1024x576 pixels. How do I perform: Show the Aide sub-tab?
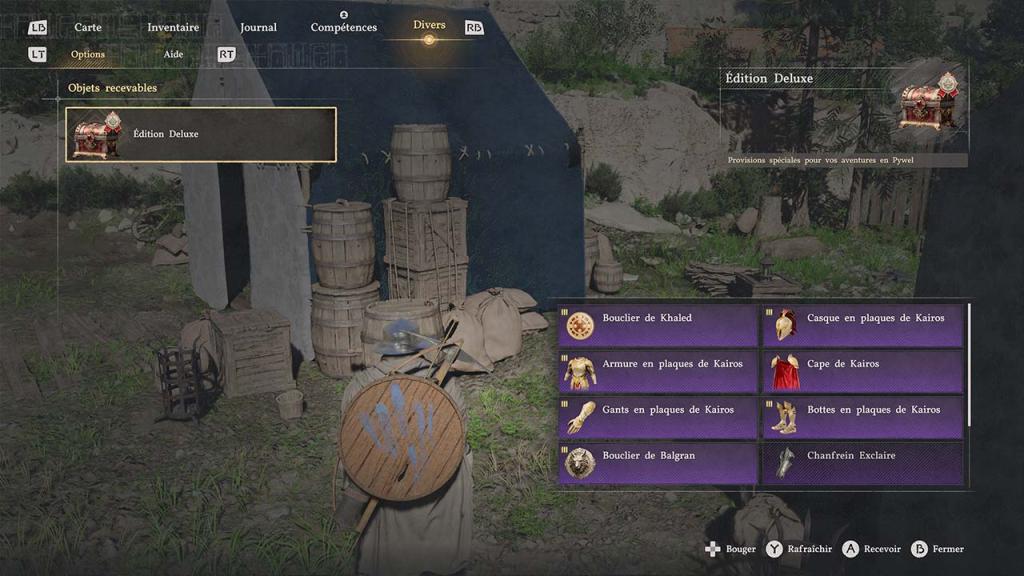coord(174,54)
